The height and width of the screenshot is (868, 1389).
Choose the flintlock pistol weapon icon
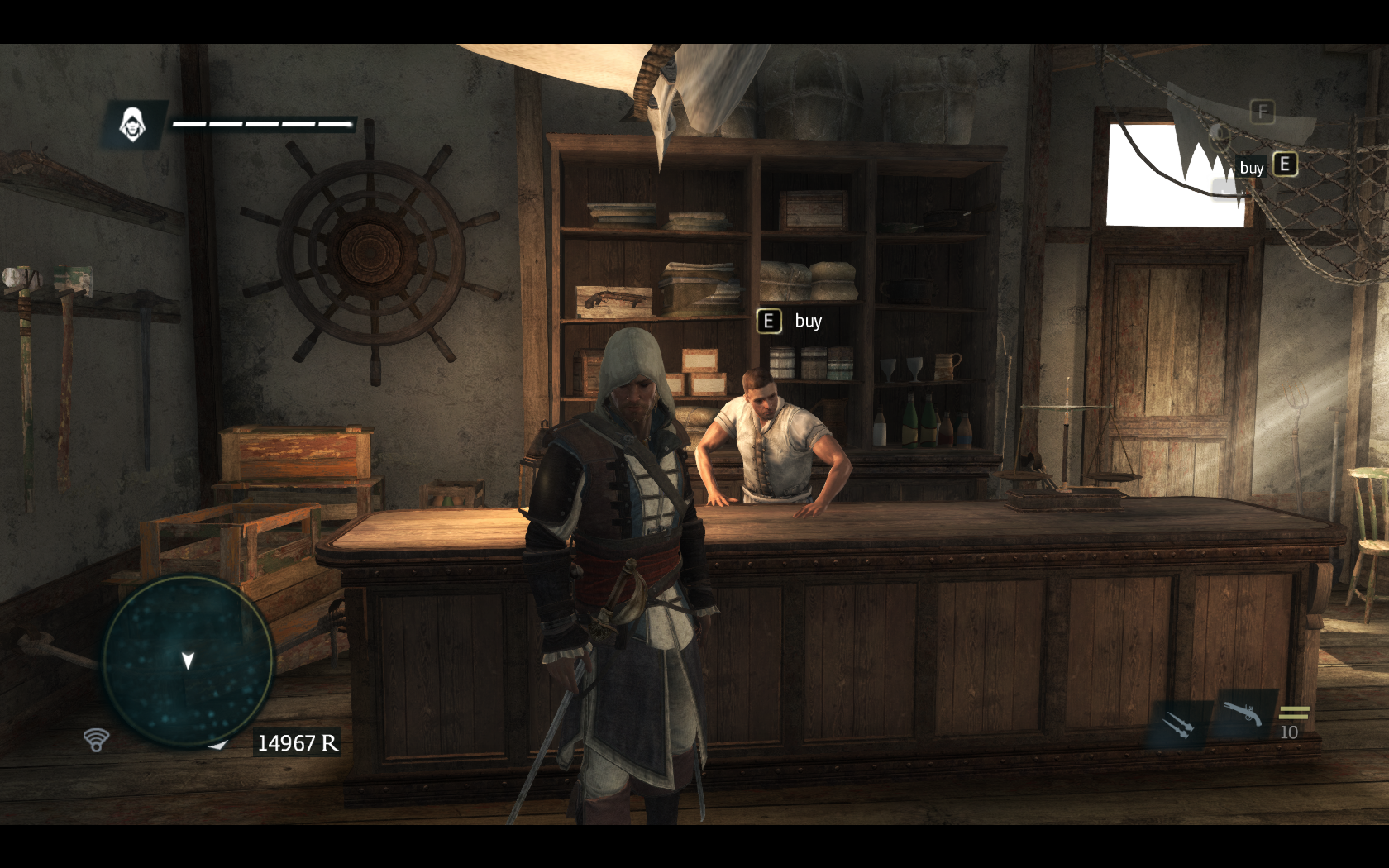(1243, 713)
